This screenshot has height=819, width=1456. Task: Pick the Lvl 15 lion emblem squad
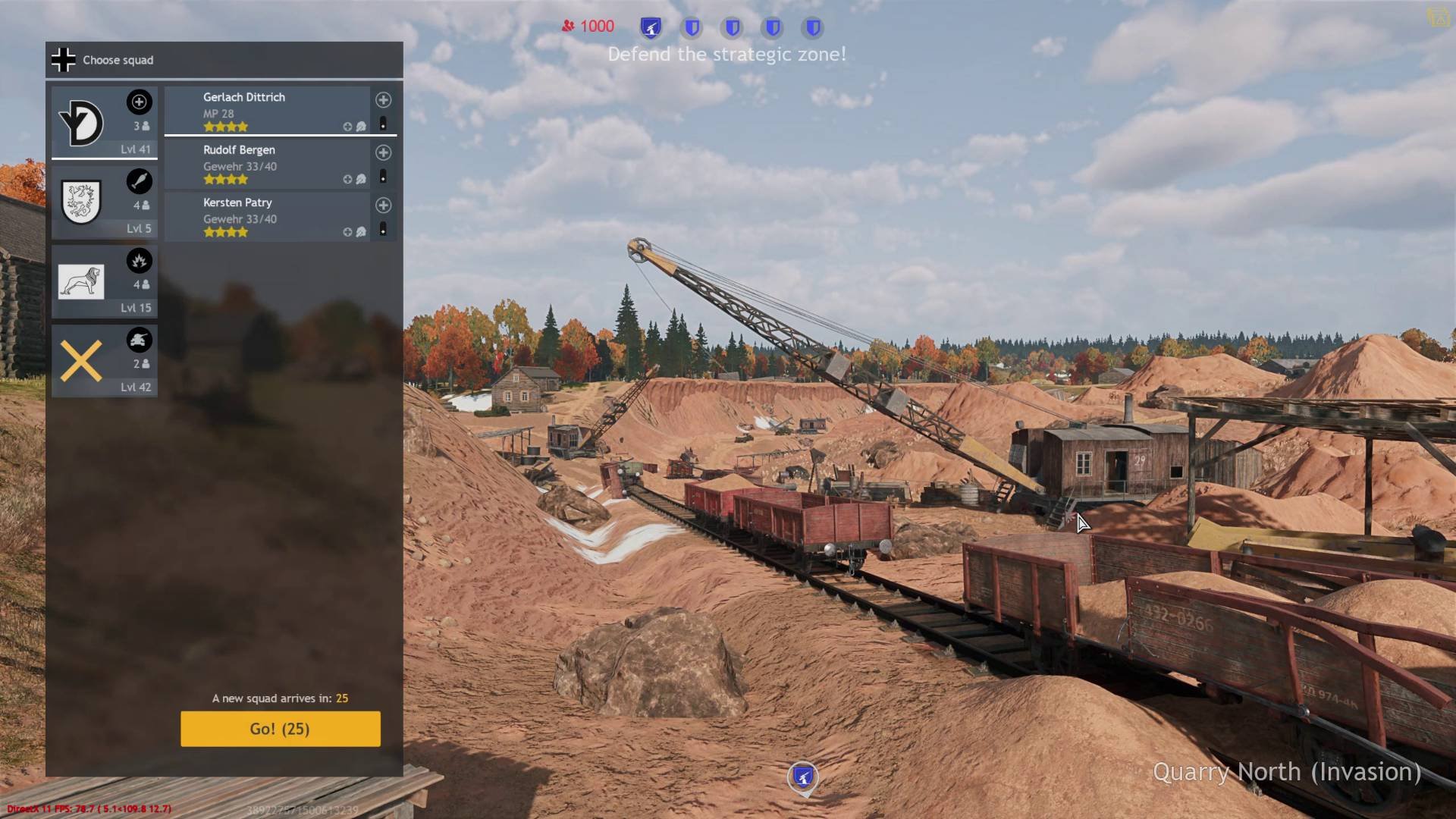(105, 282)
